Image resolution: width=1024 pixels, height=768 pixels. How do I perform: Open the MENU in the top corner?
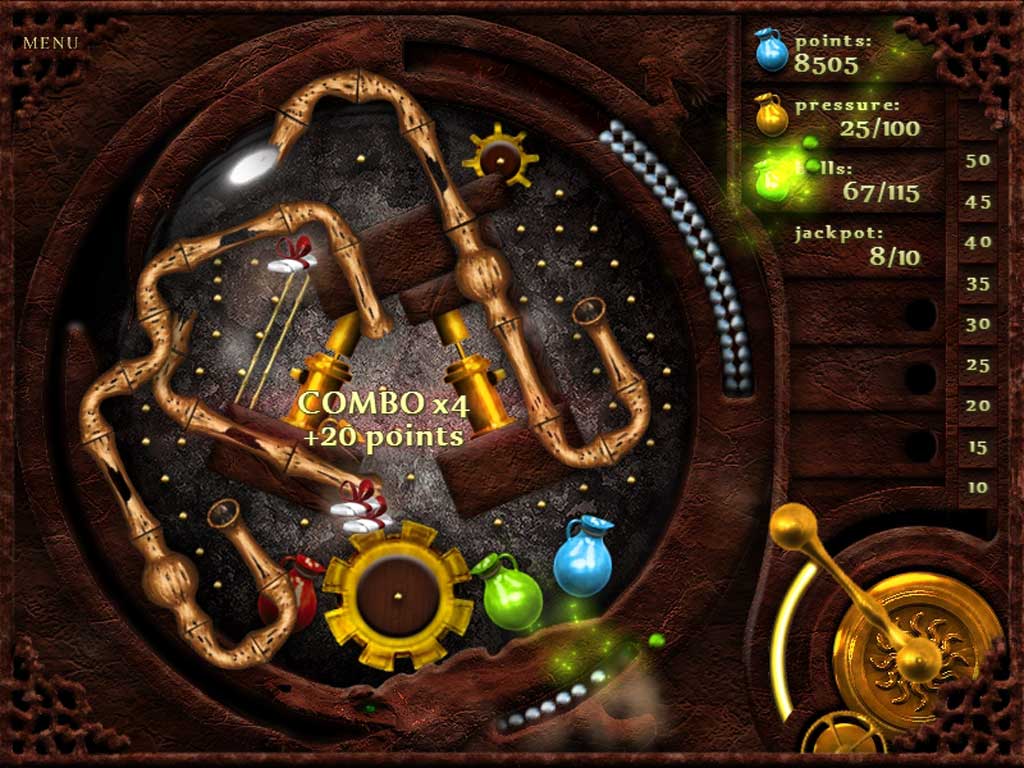tap(50, 43)
